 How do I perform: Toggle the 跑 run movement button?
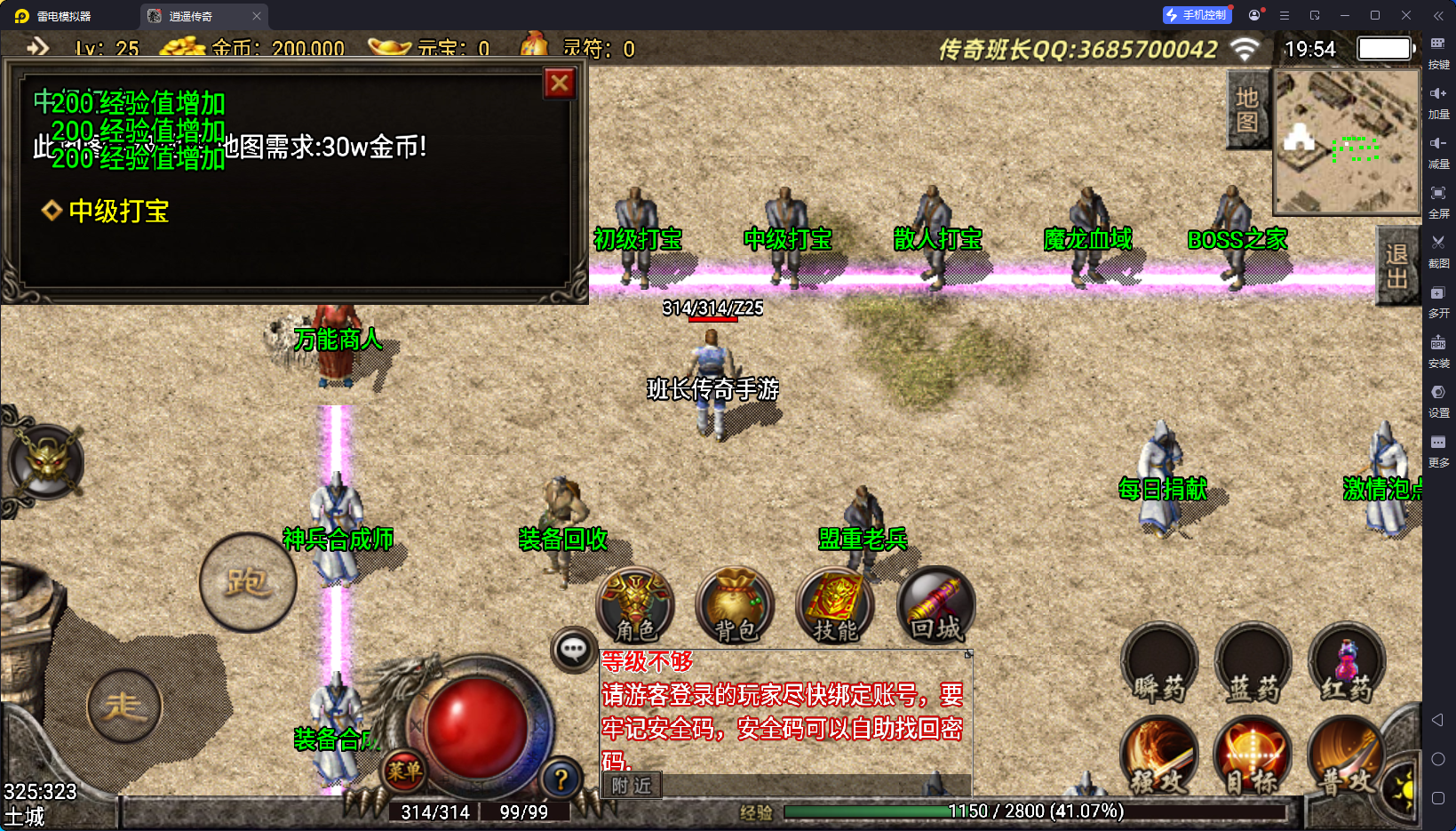coord(248,583)
